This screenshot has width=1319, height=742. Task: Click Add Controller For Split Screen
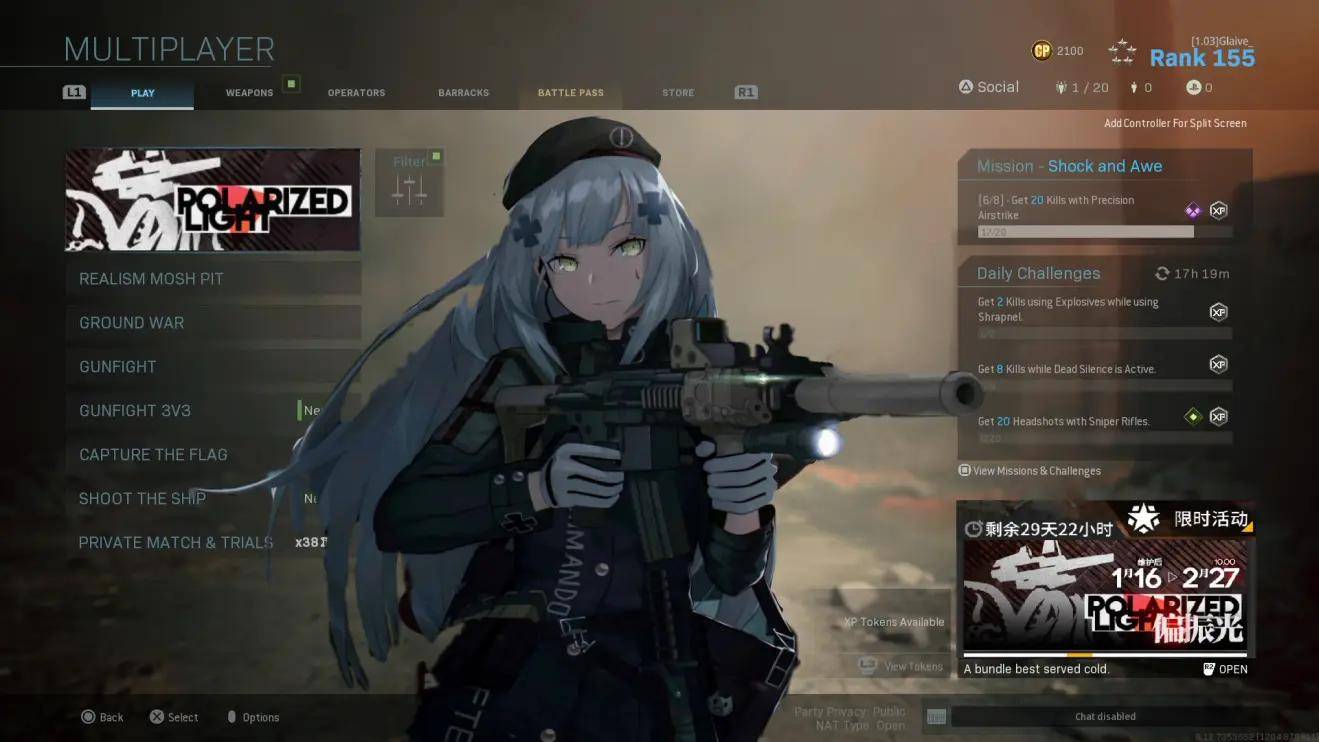[1175, 123]
